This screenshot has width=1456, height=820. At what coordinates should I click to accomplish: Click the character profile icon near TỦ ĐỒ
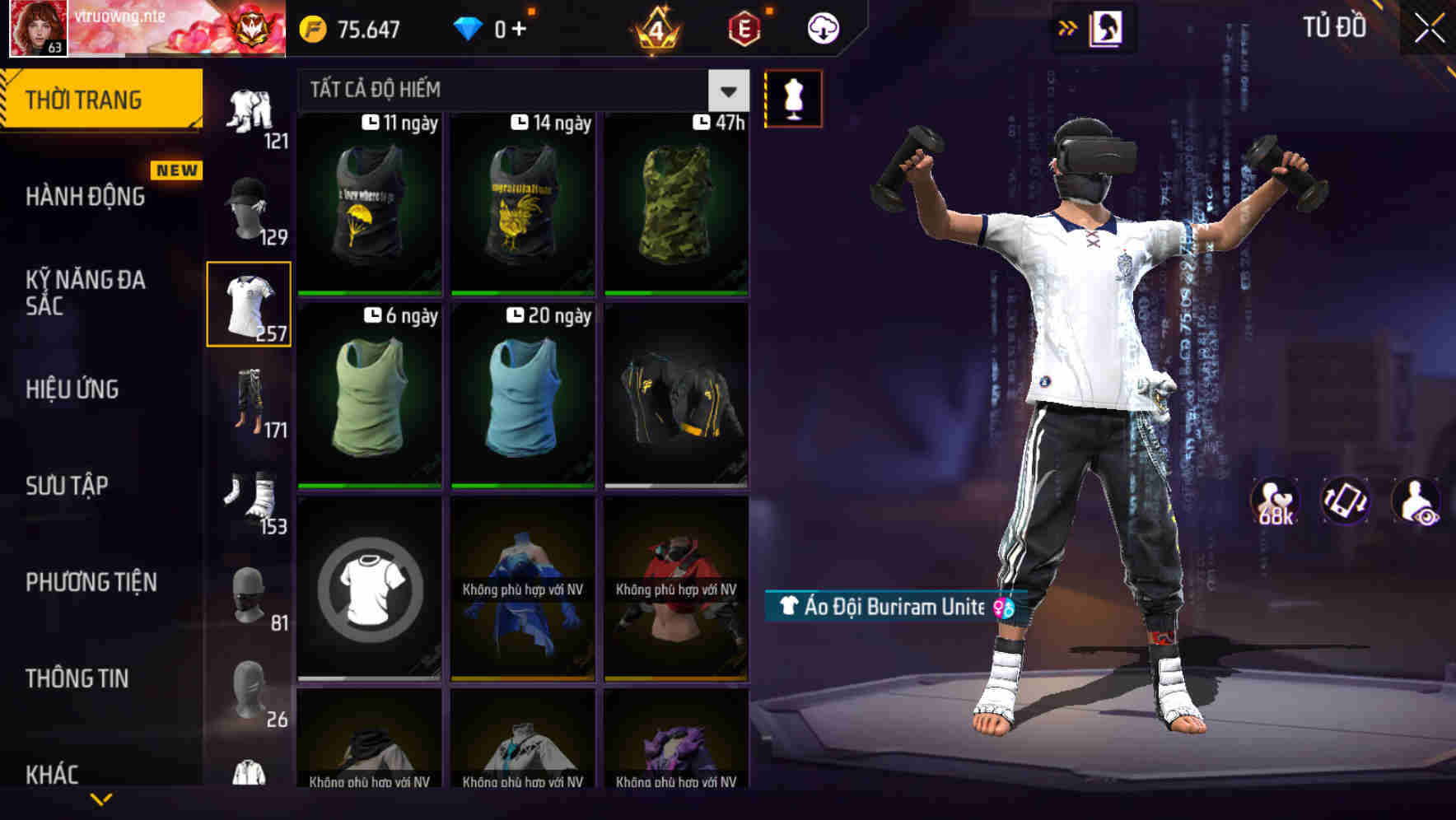pyautogui.click(x=1108, y=27)
